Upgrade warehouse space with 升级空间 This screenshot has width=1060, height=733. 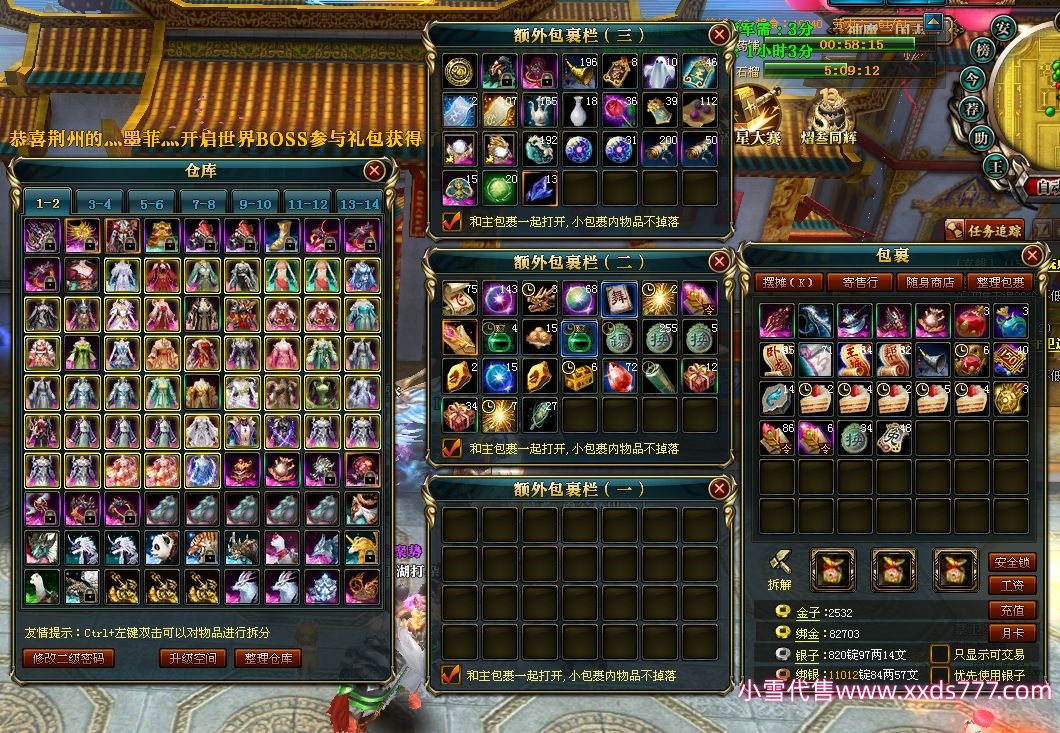191,658
